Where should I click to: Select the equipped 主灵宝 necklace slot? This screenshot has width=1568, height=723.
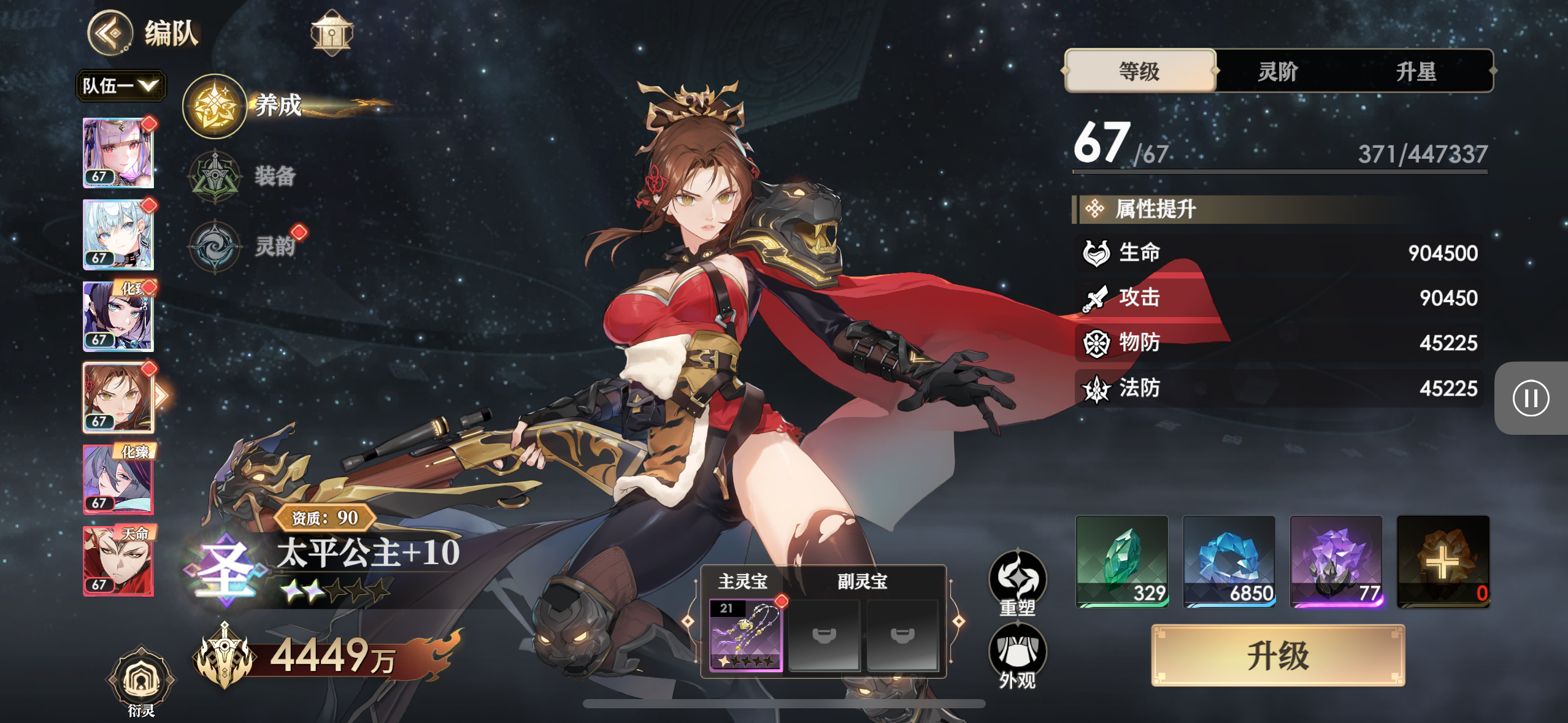[745, 635]
